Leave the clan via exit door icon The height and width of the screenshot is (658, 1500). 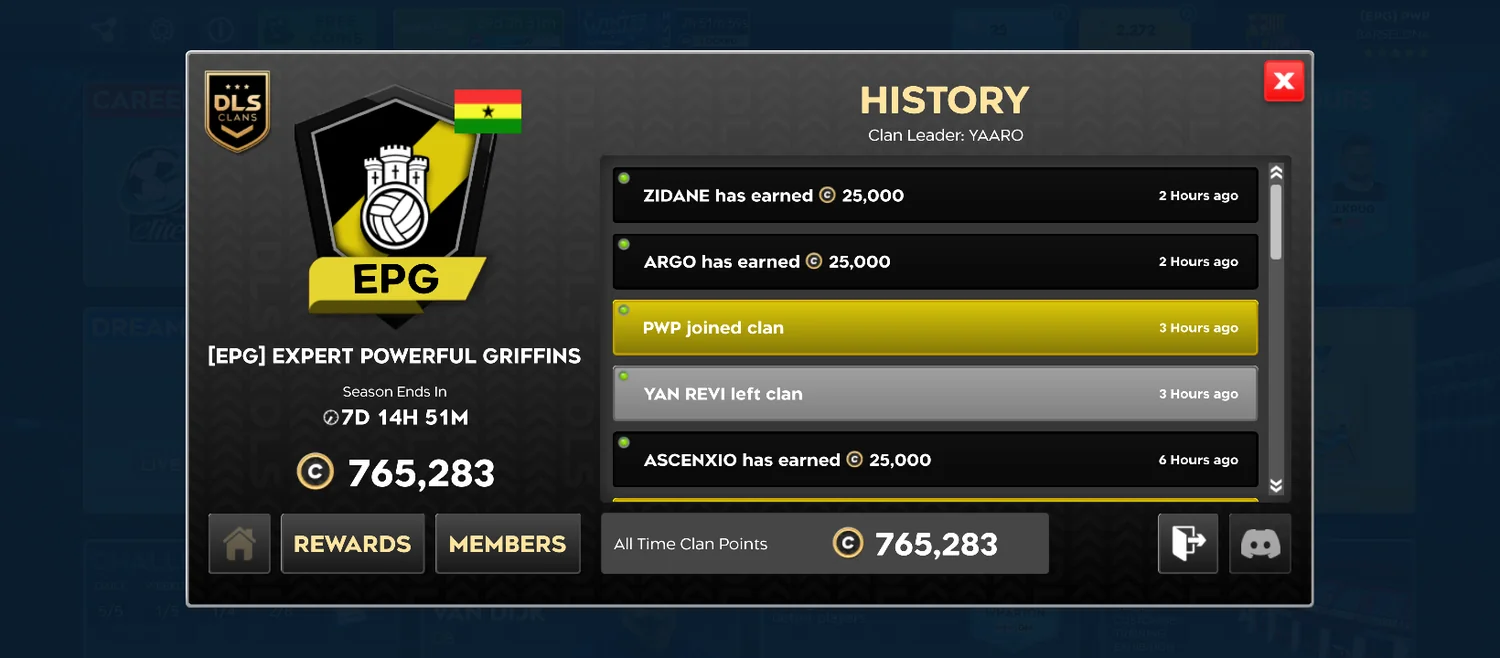[x=1188, y=544]
